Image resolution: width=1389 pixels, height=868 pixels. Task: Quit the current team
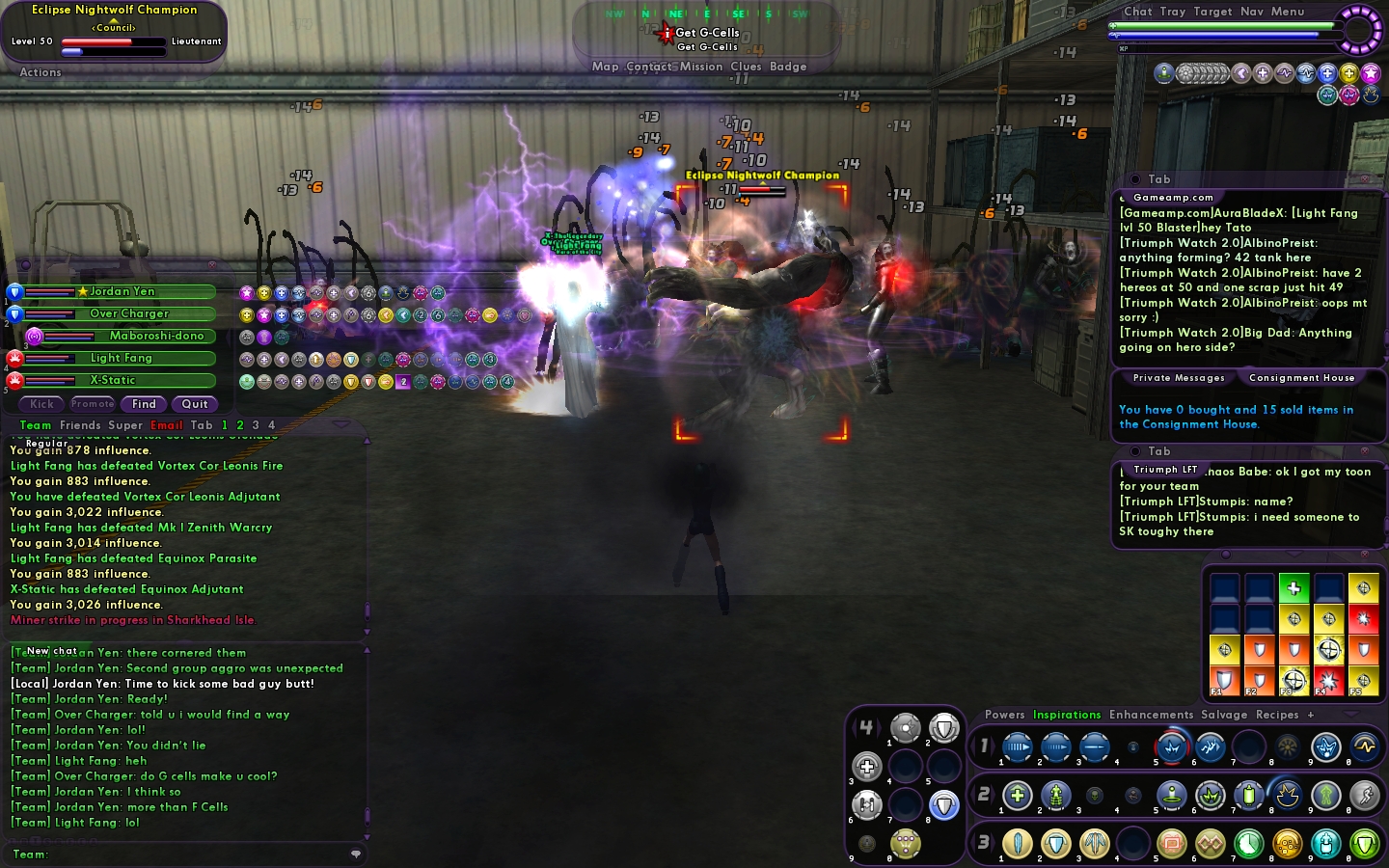tap(195, 404)
